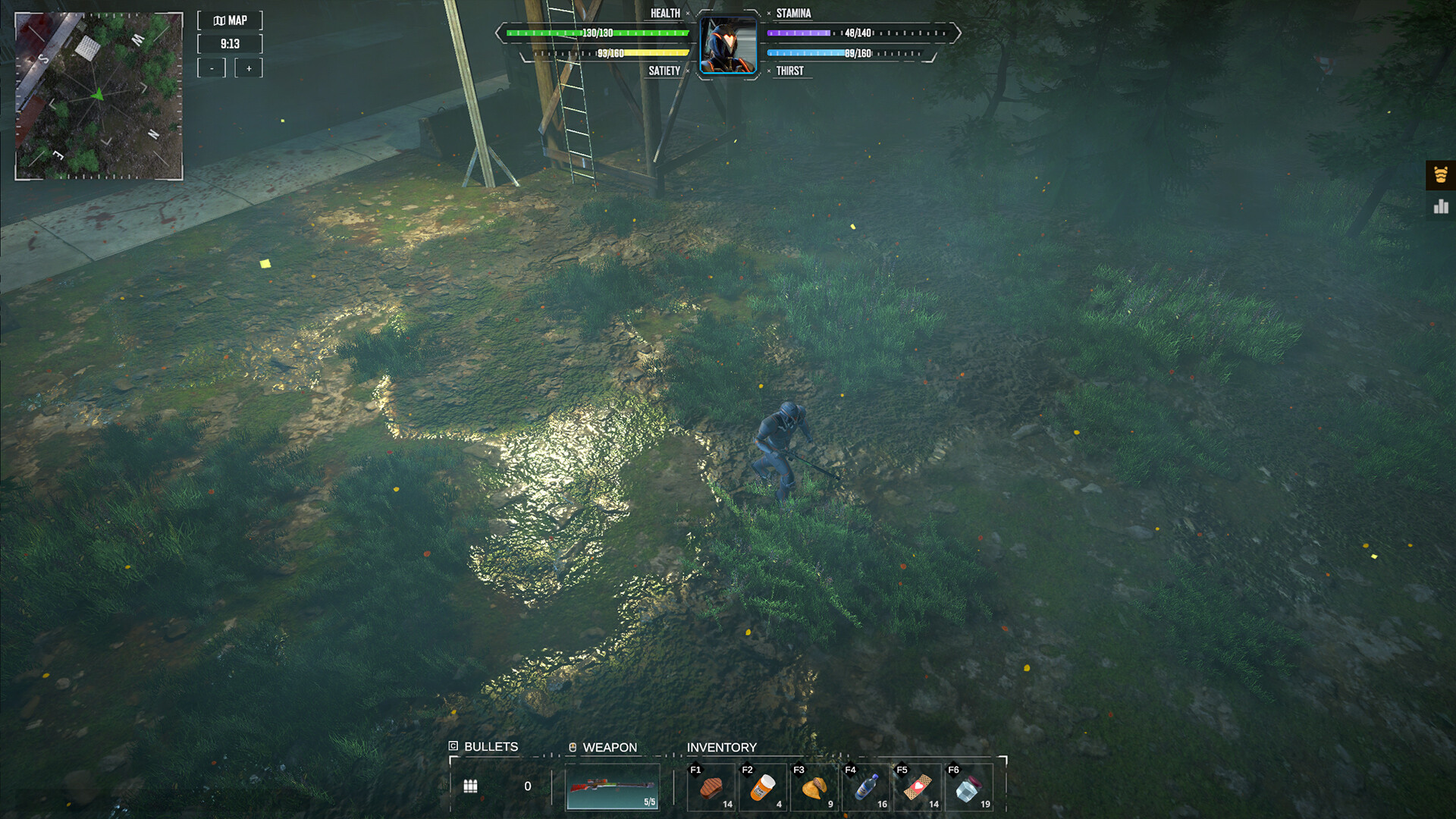Screen dimensions: 1456x819
Task: Click the in-game time display showing 9:13
Action: (x=230, y=44)
